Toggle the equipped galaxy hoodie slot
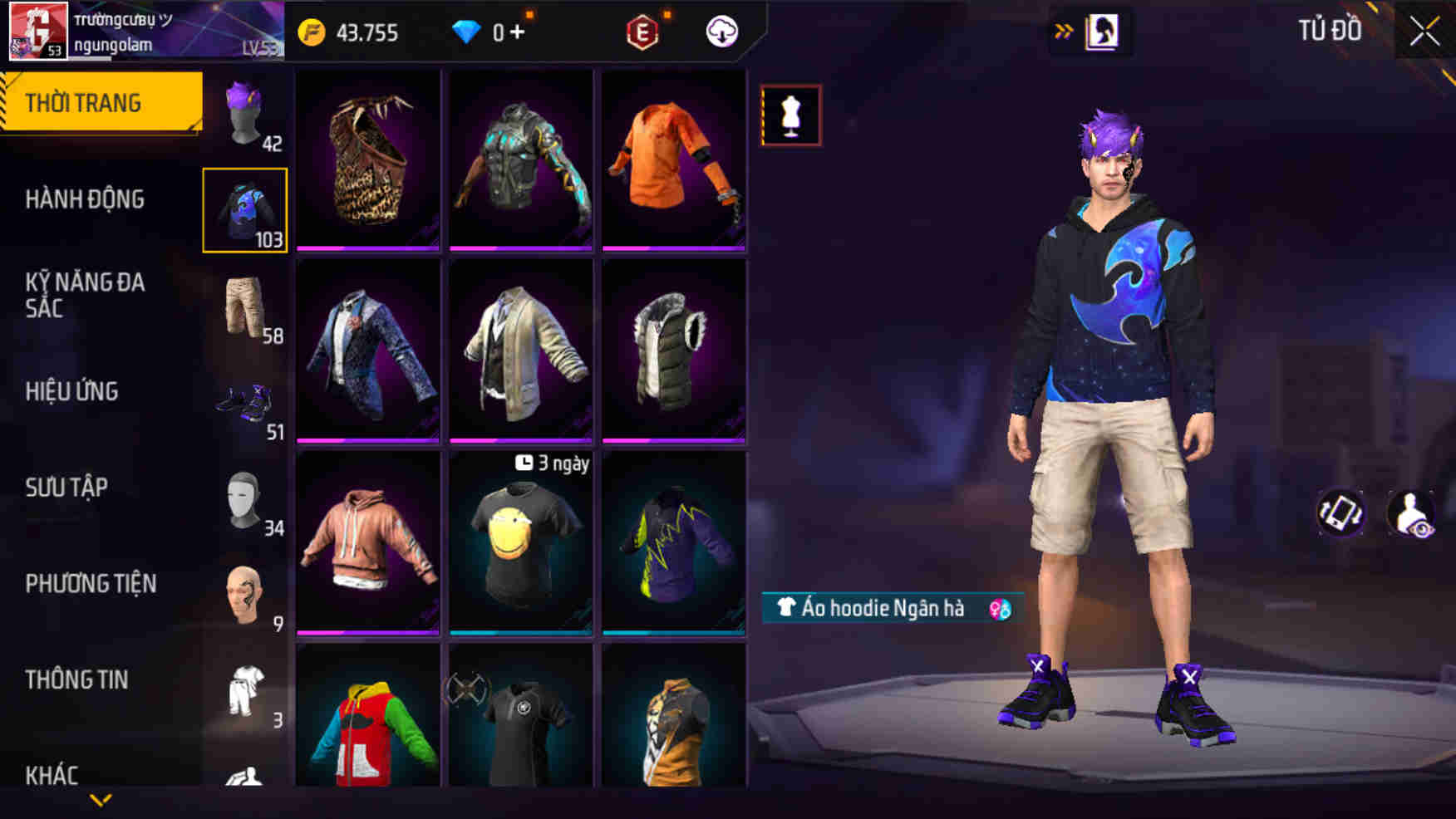1456x819 pixels. coord(245,209)
